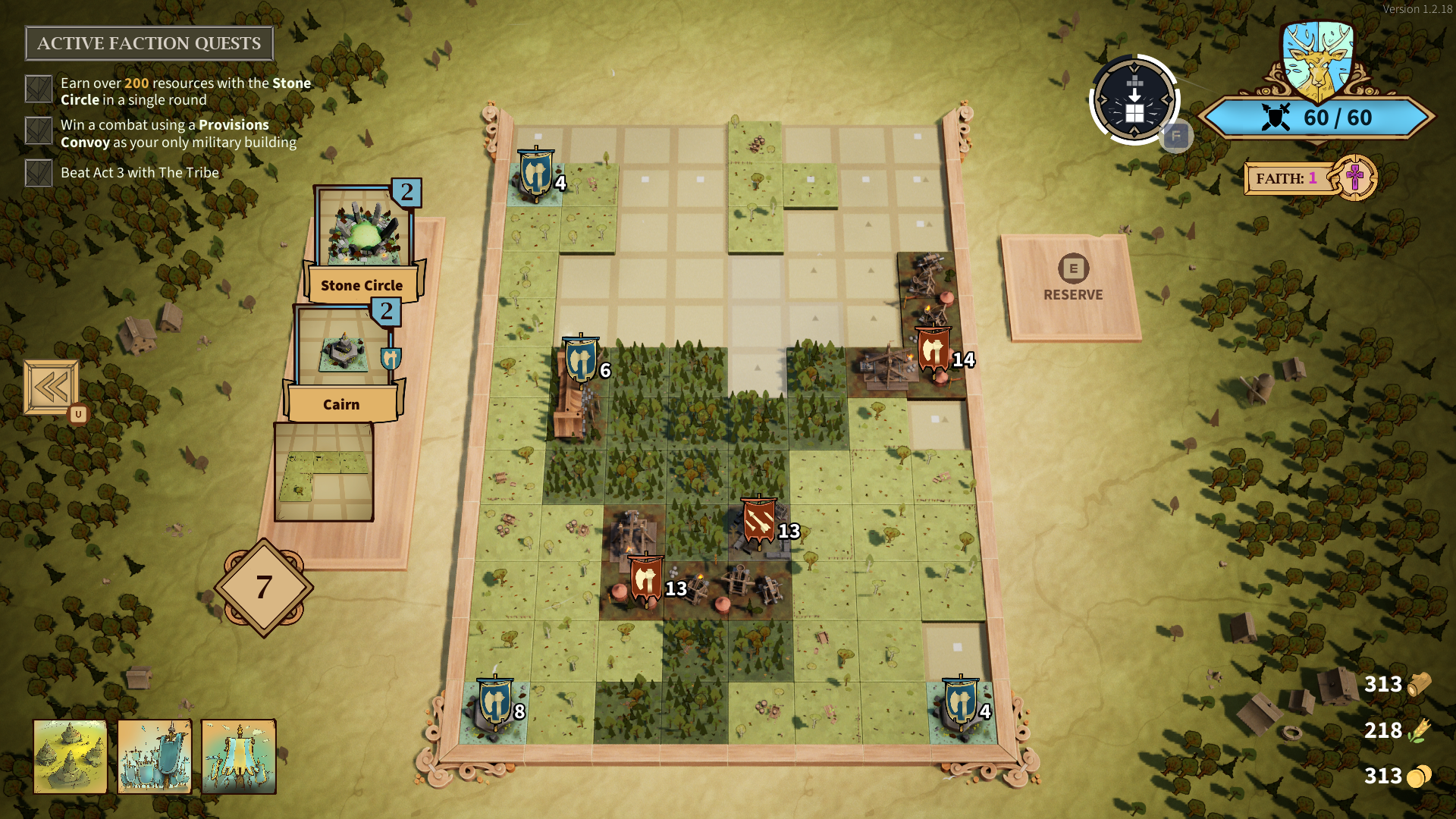Click the grass tile piece preview

pyautogui.click(x=324, y=472)
